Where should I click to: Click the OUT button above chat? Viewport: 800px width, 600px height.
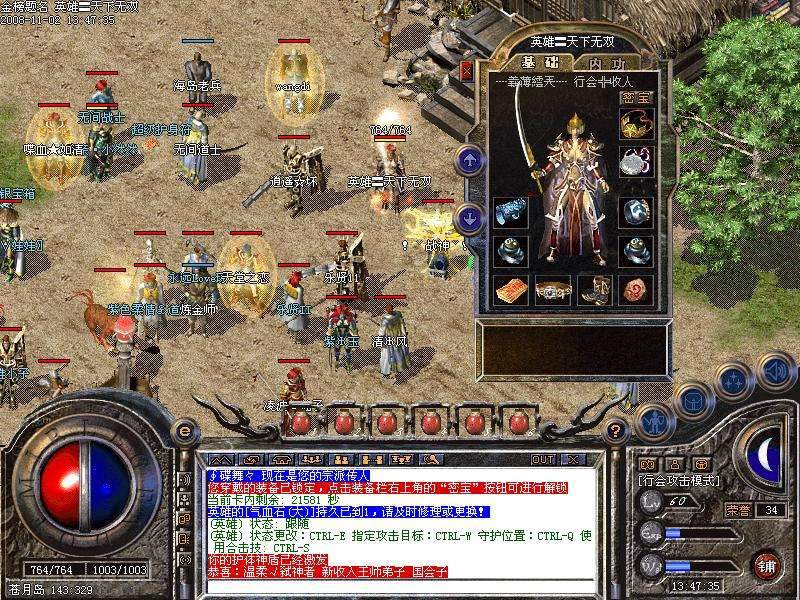click(543, 459)
